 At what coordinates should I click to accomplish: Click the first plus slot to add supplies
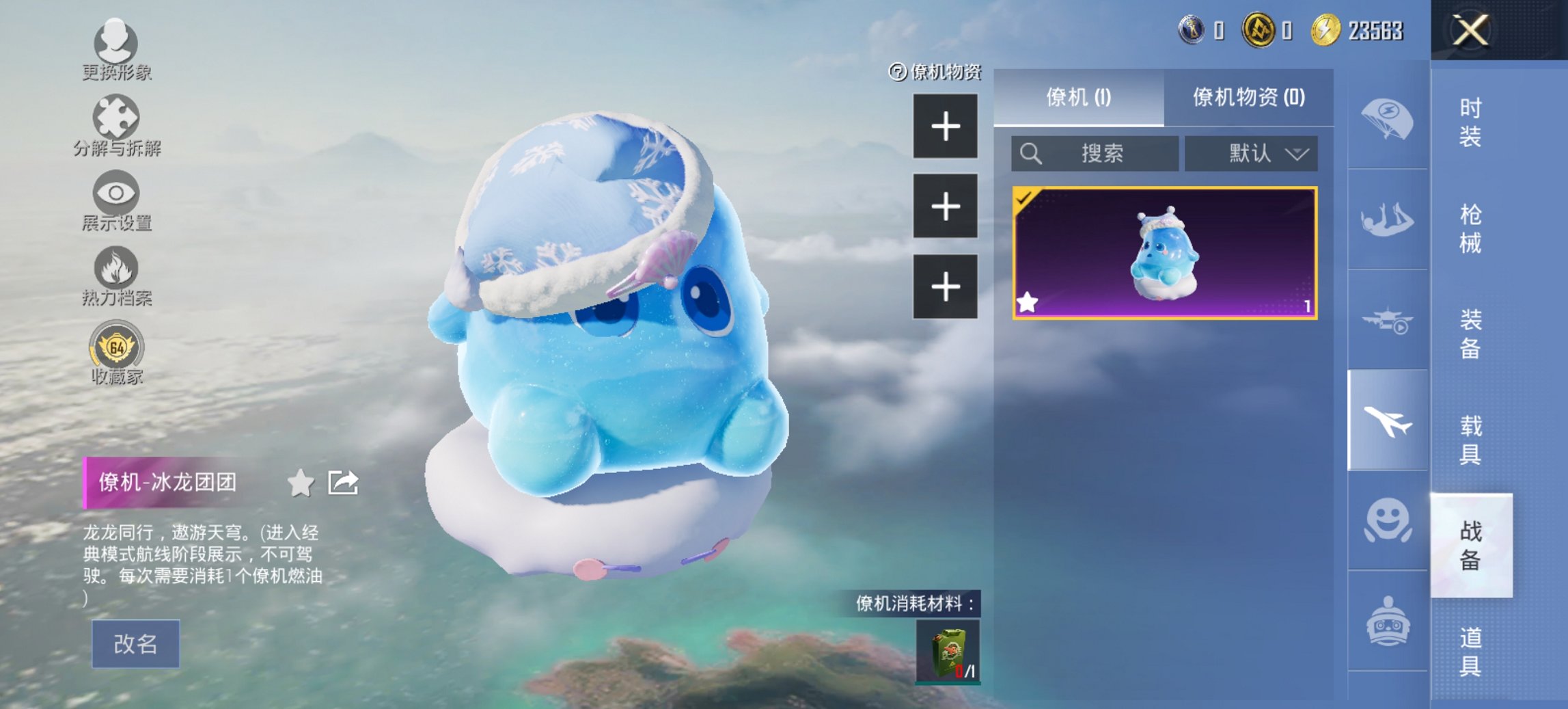pyautogui.click(x=946, y=127)
